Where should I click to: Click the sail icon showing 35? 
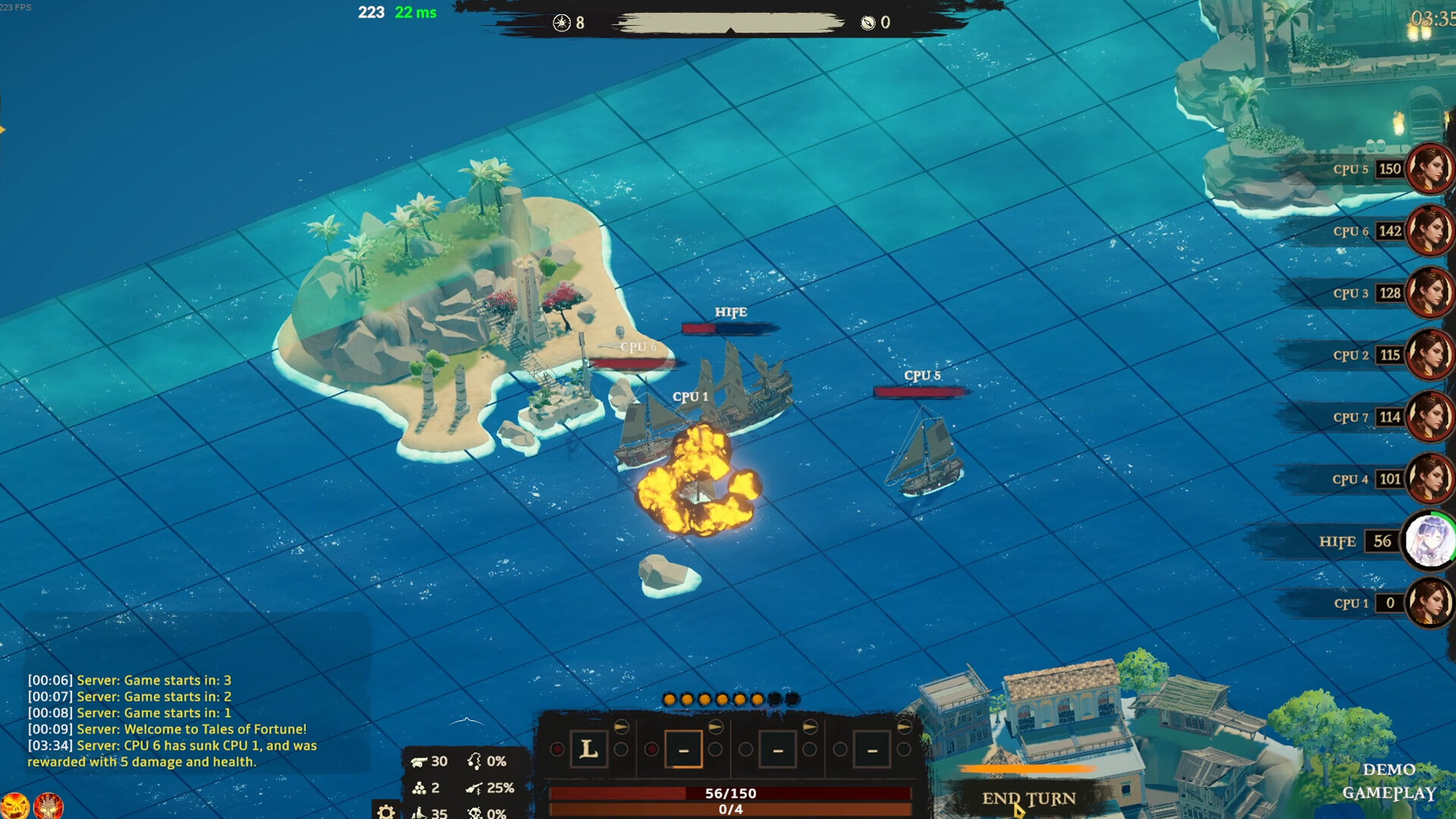pos(419,813)
